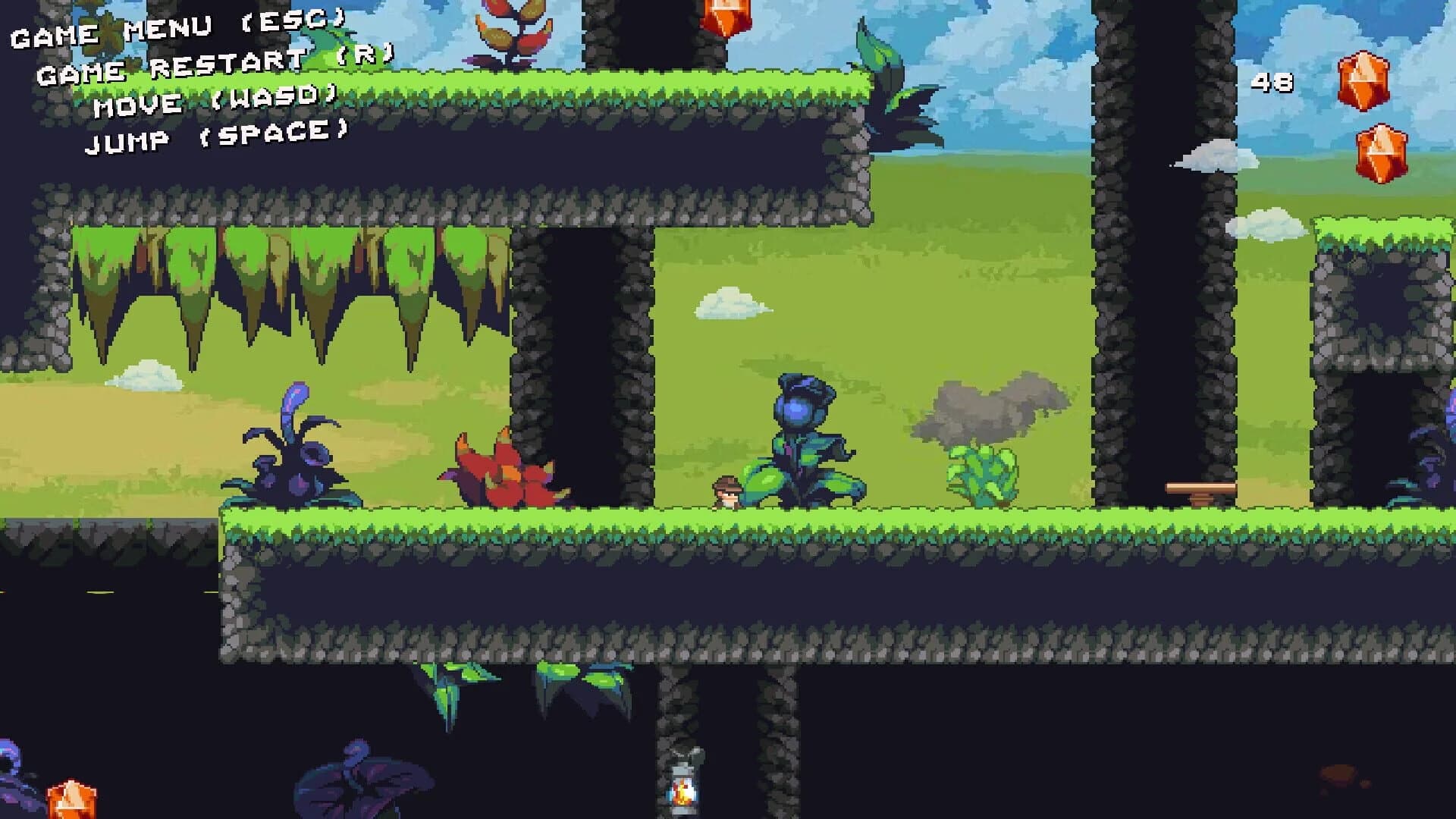Select the player character wearing the brown hat

(x=726, y=493)
